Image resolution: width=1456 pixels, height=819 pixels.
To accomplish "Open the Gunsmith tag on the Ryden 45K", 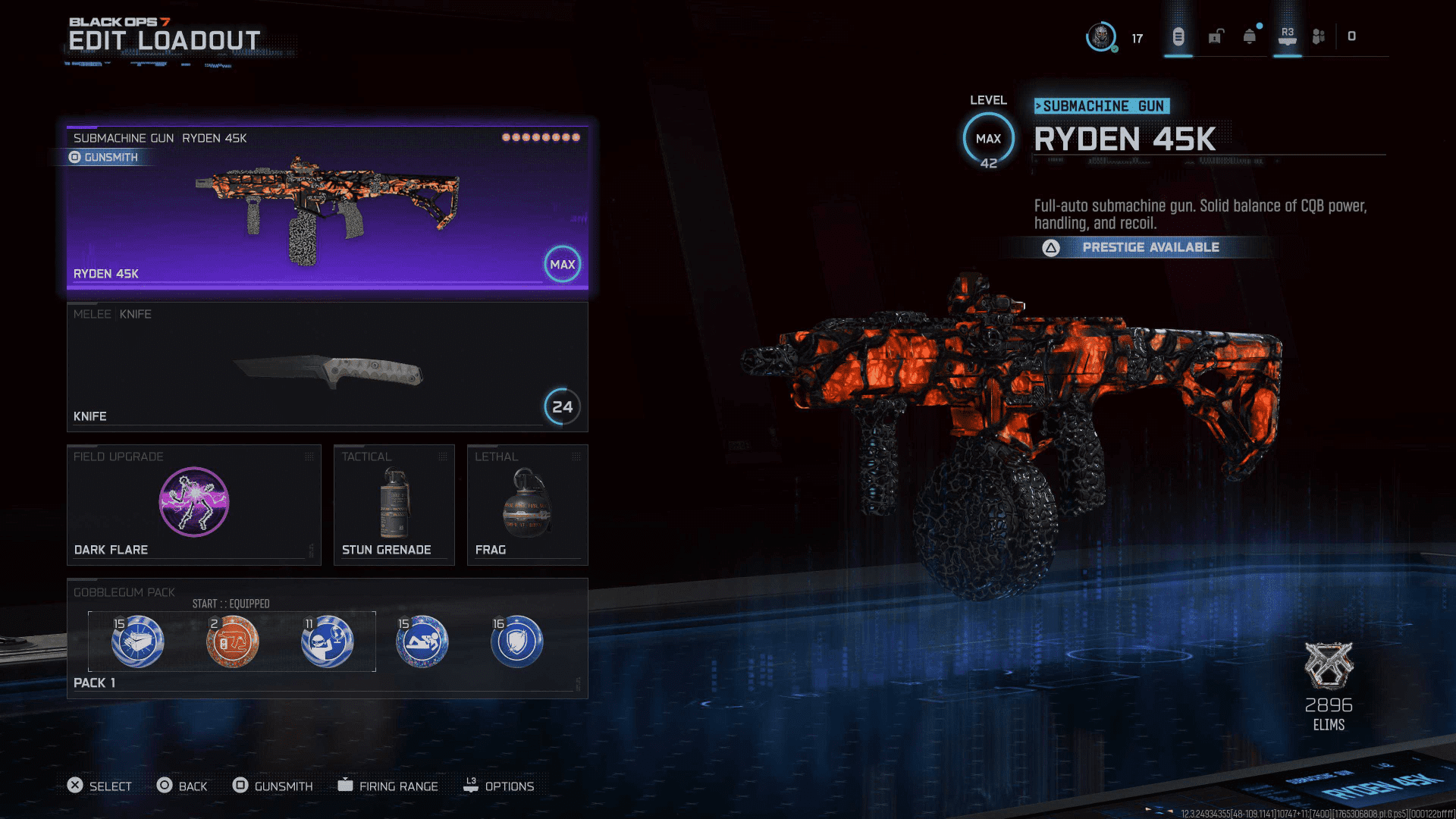I will 104,157.
